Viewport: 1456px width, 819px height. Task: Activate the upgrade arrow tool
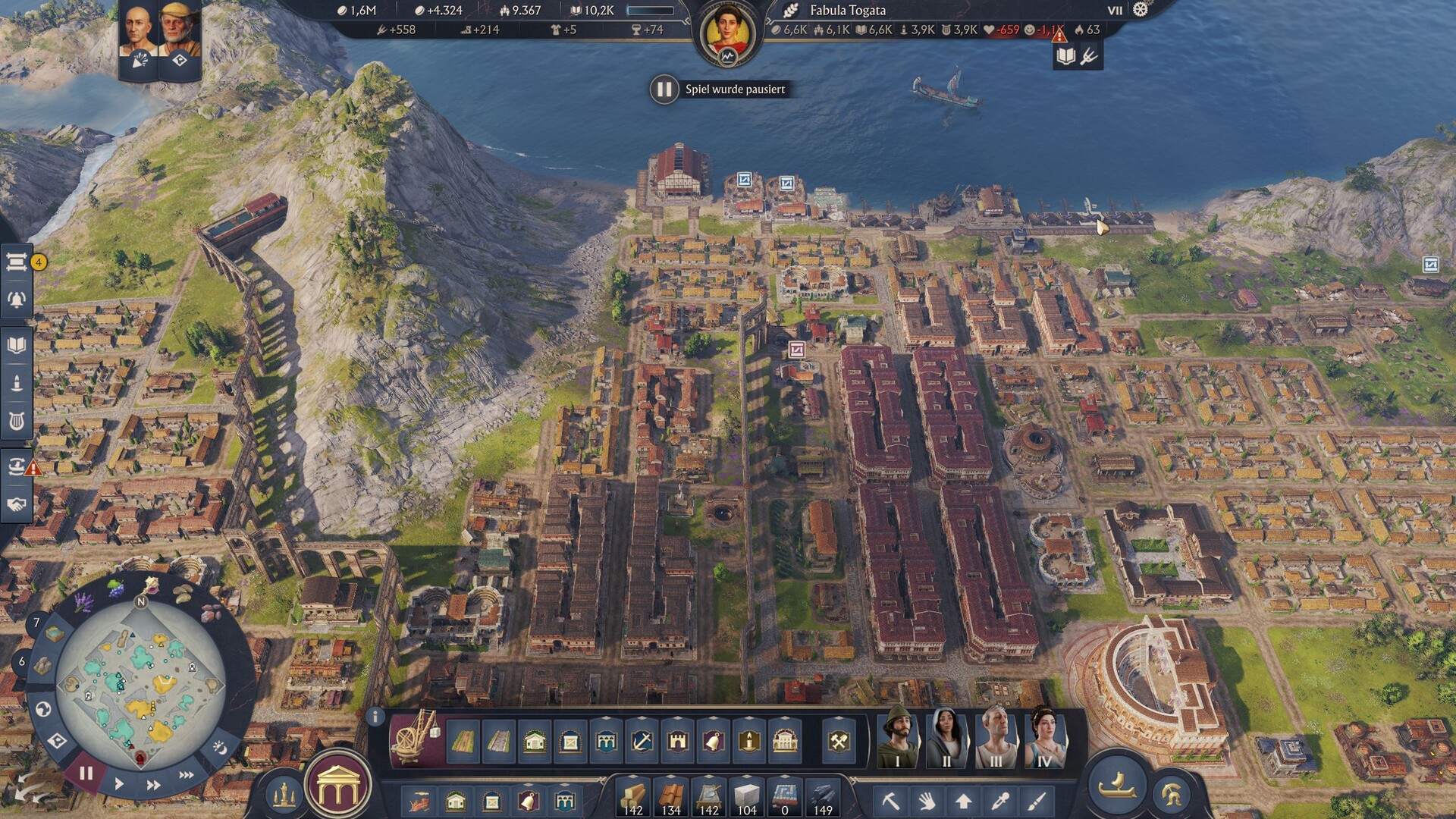pyautogui.click(x=963, y=800)
